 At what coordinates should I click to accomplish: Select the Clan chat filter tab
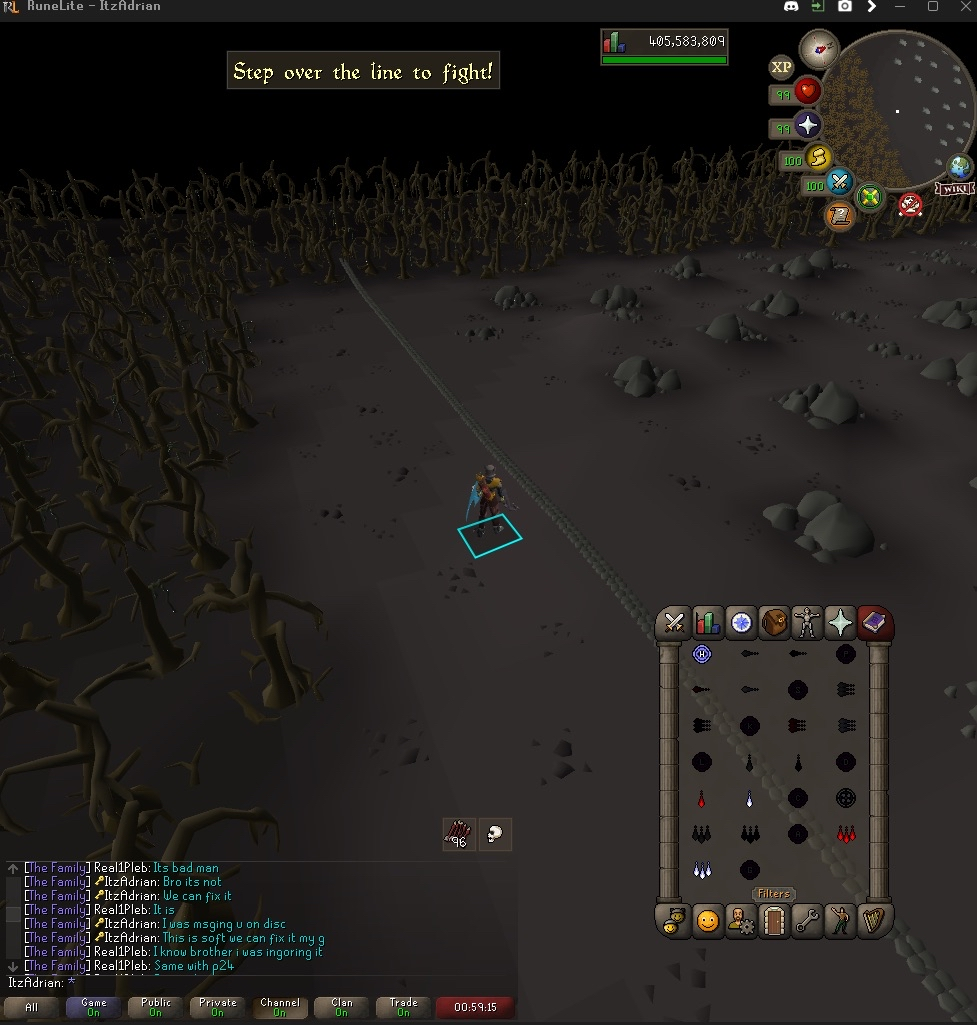[342, 1007]
